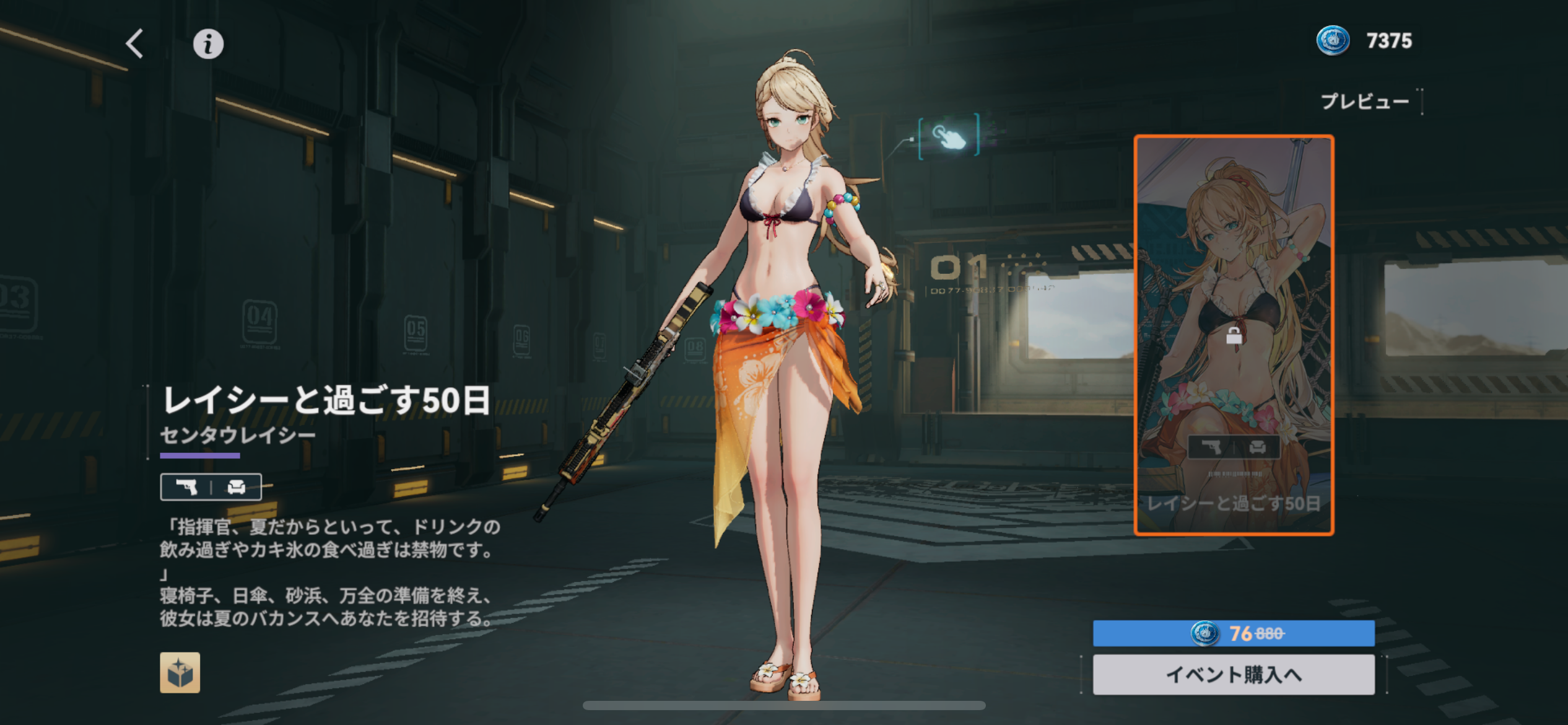Go back with the arrow button
This screenshot has width=1568, height=725.
pyautogui.click(x=135, y=44)
